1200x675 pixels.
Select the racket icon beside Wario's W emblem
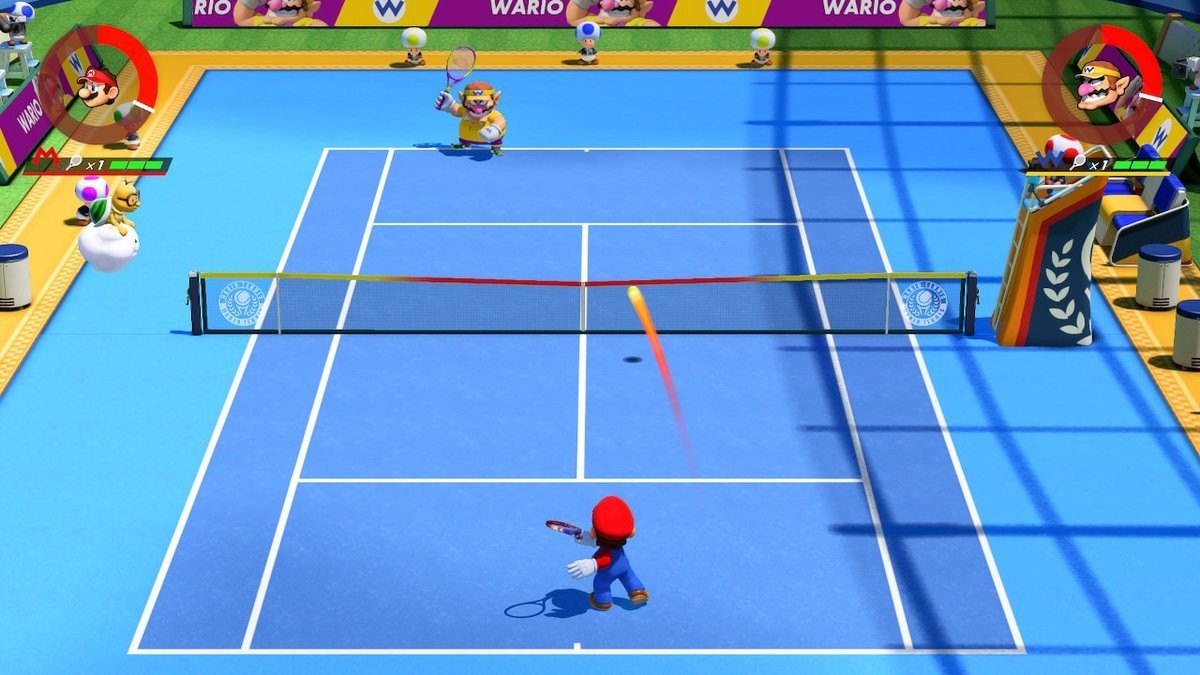pos(1079,162)
